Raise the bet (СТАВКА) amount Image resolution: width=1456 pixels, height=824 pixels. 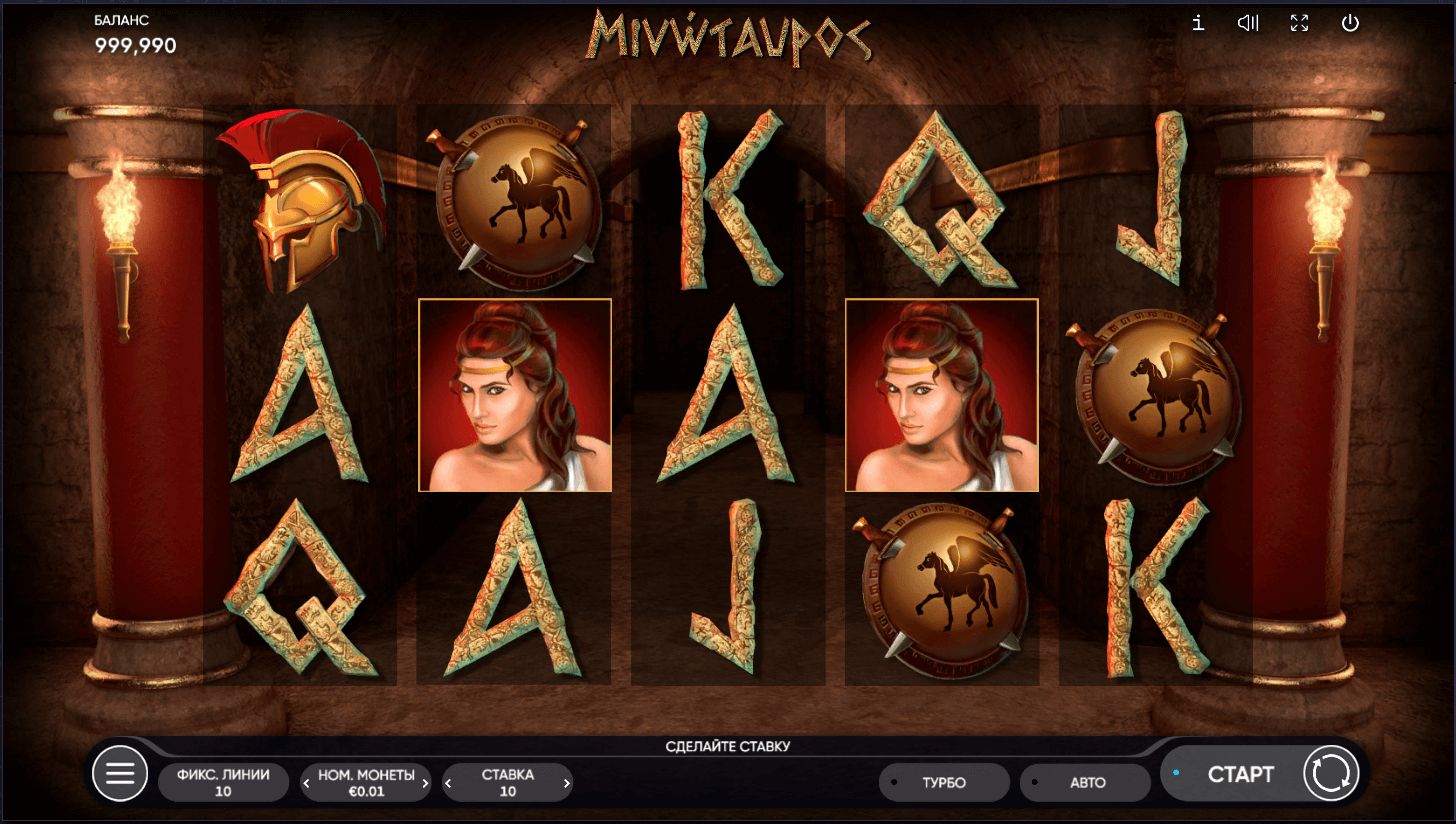(x=567, y=783)
